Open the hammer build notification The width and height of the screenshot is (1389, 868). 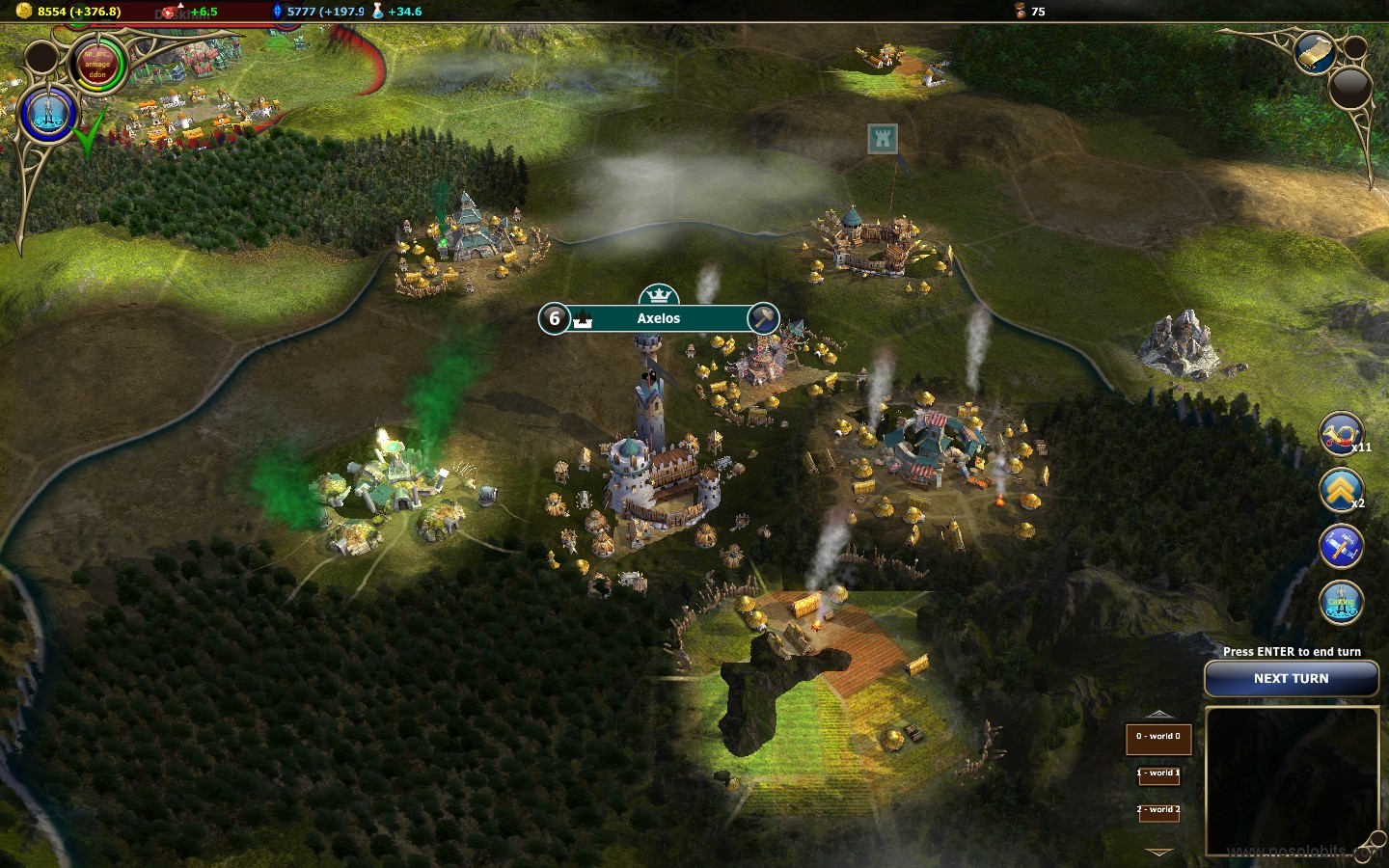coord(1341,547)
